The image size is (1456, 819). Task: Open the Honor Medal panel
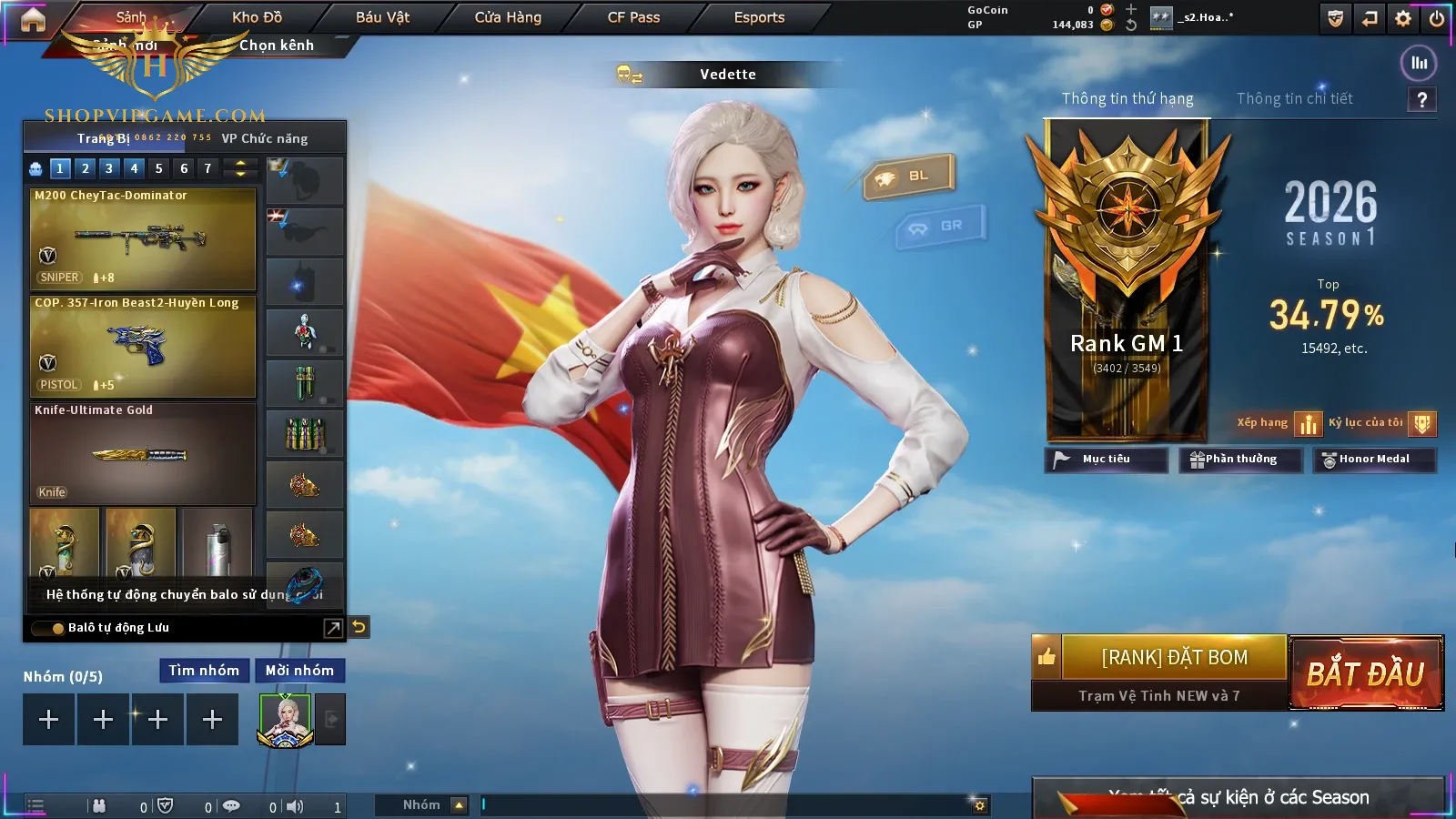[x=1374, y=460]
